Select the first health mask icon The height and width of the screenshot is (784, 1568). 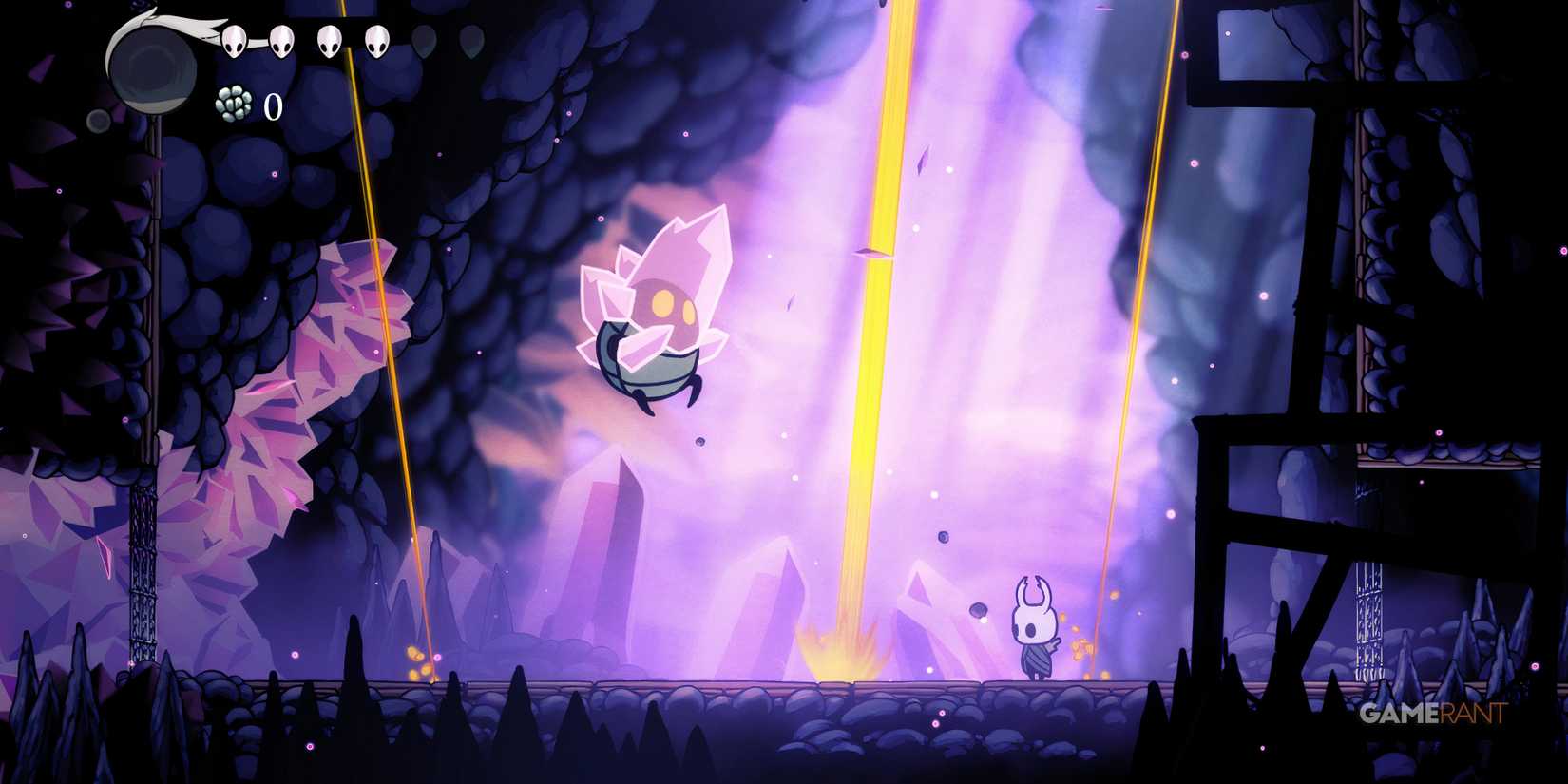click(x=234, y=43)
